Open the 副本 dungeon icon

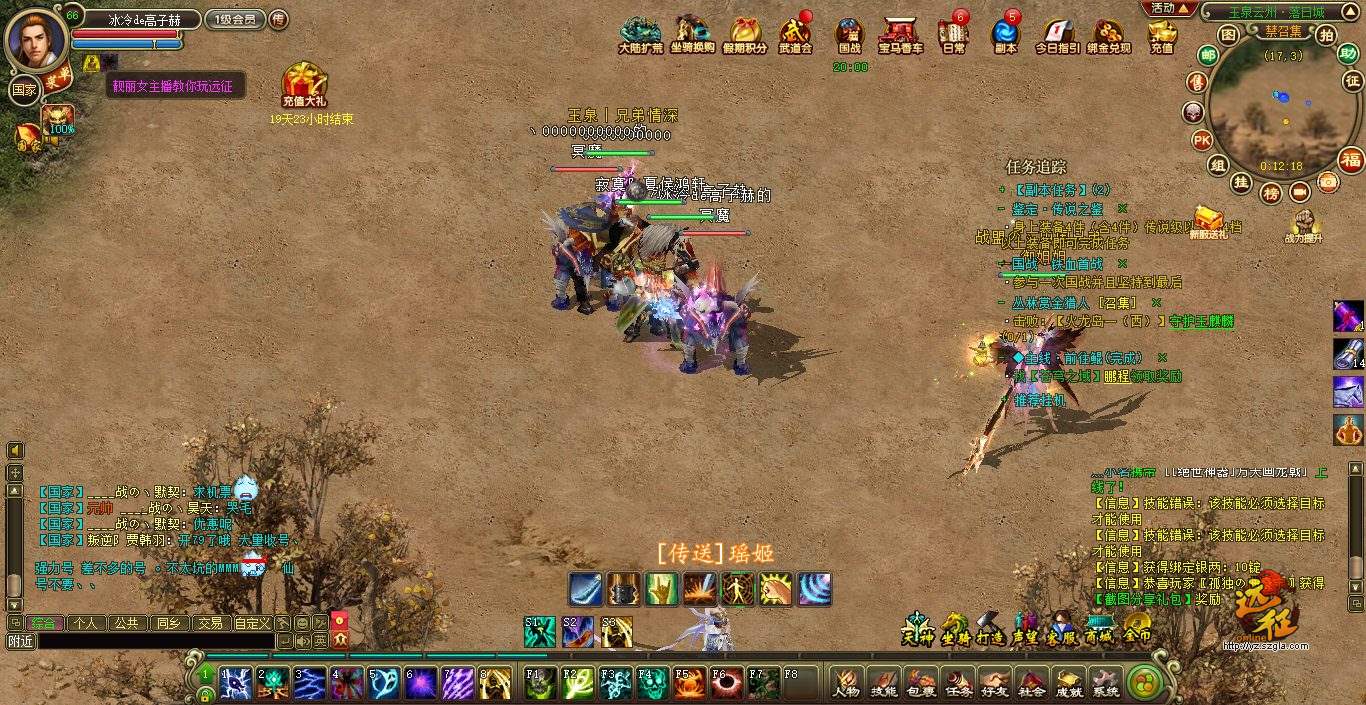pyautogui.click(x=1005, y=35)
